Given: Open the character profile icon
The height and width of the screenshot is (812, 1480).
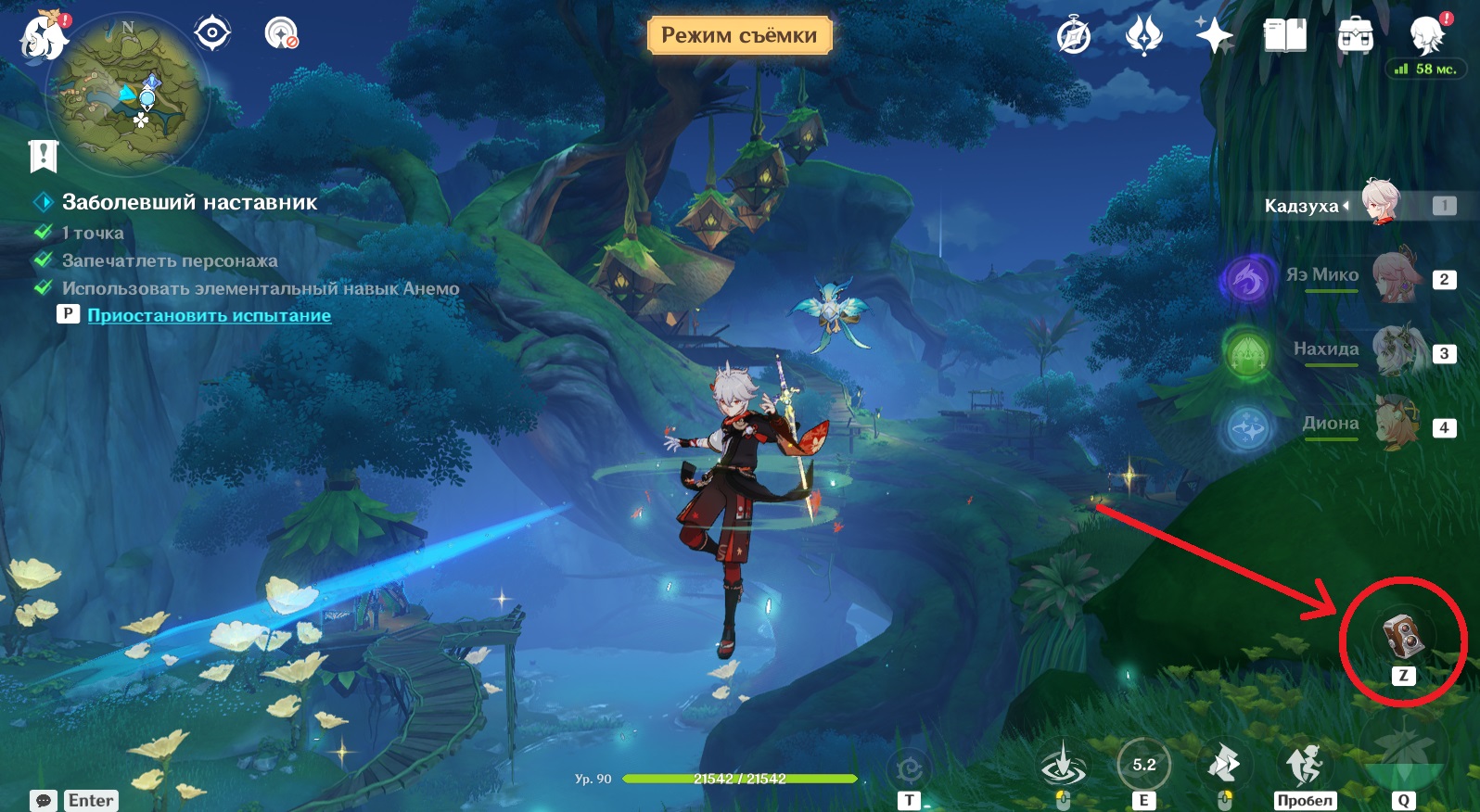Looking at the screenshot, I should point(1427,36).
